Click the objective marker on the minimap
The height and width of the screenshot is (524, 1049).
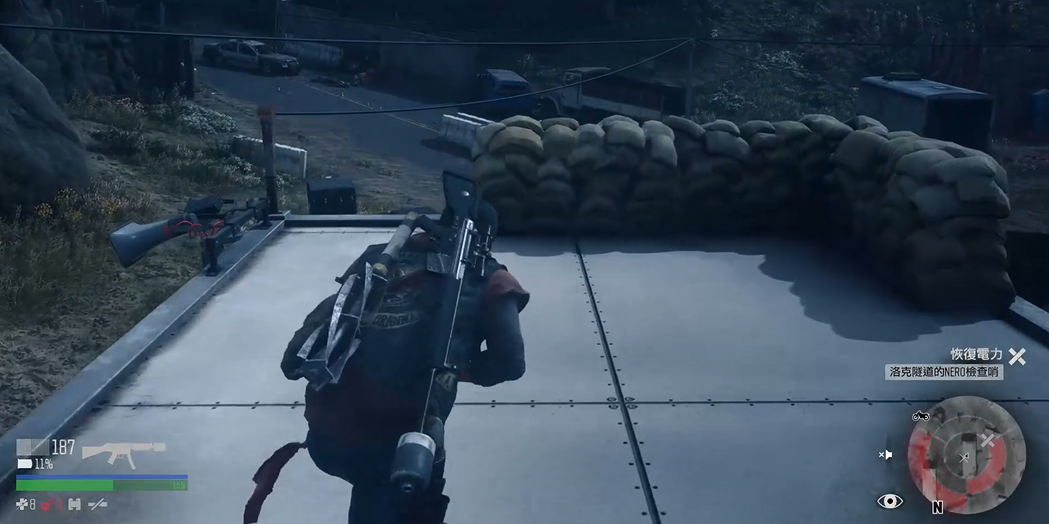click(987, 440)
